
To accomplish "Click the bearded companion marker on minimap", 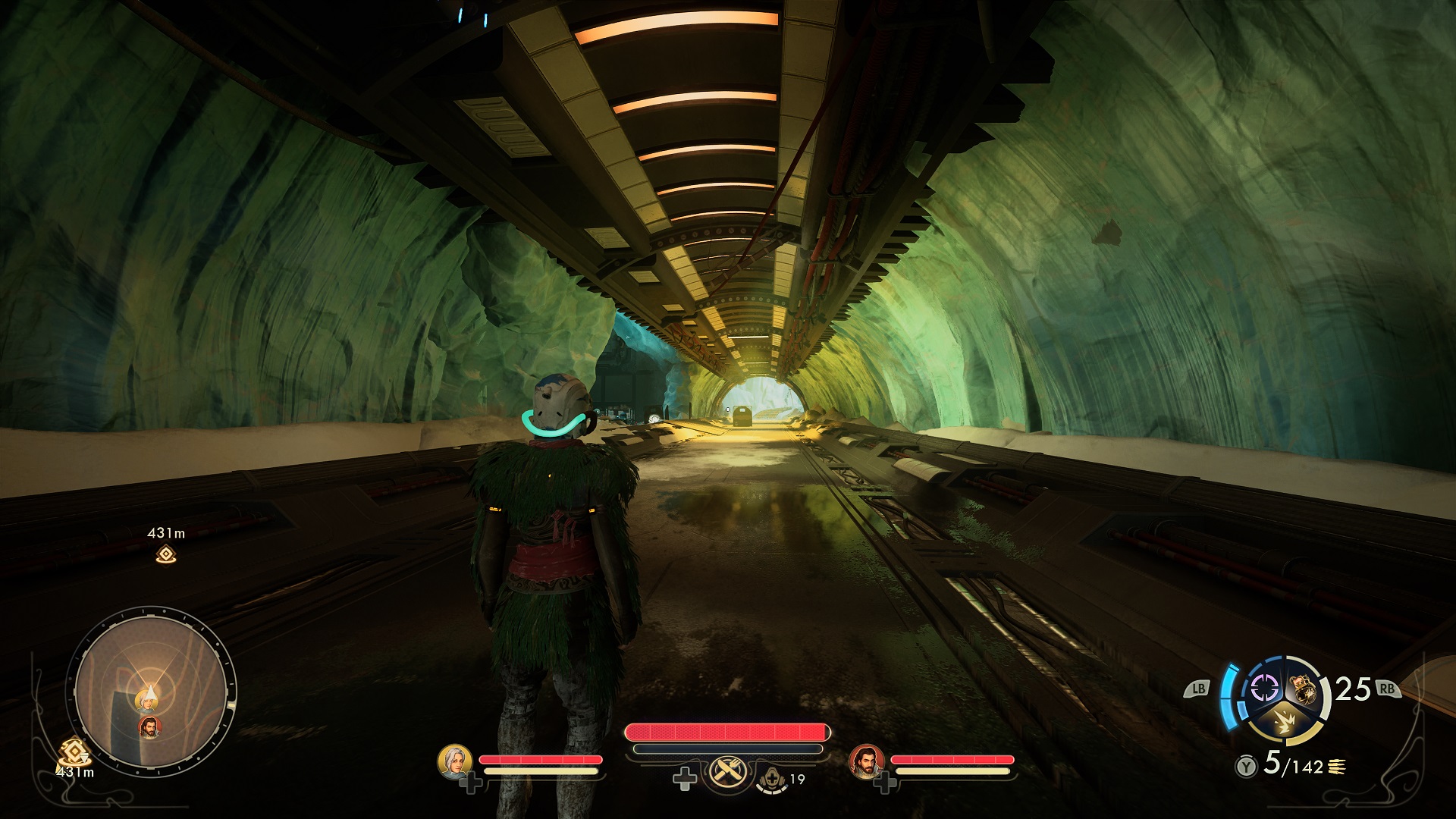I will click(x=150, y=726).
